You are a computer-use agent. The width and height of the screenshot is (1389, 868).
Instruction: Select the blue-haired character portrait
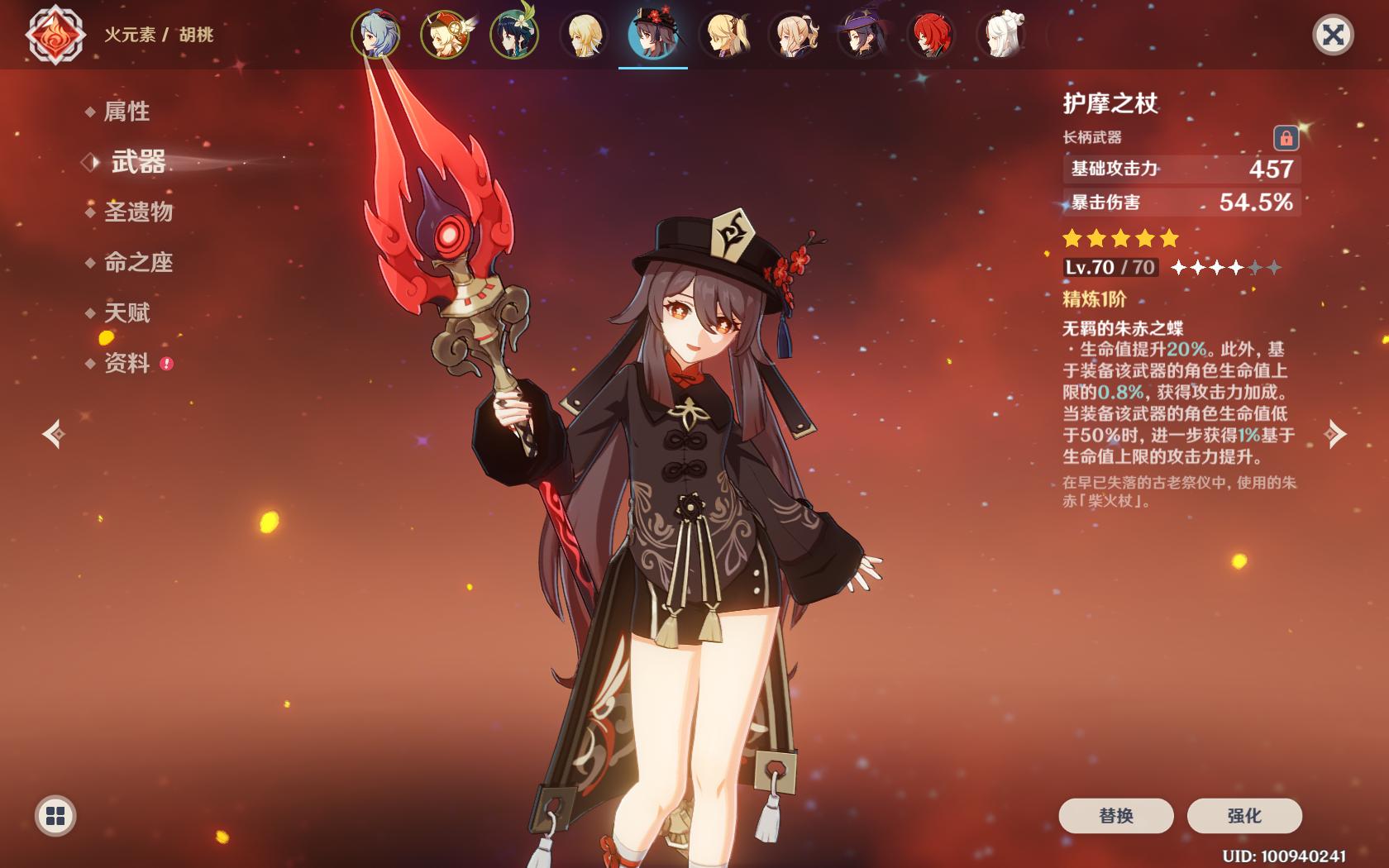click(x=376, y=36)
